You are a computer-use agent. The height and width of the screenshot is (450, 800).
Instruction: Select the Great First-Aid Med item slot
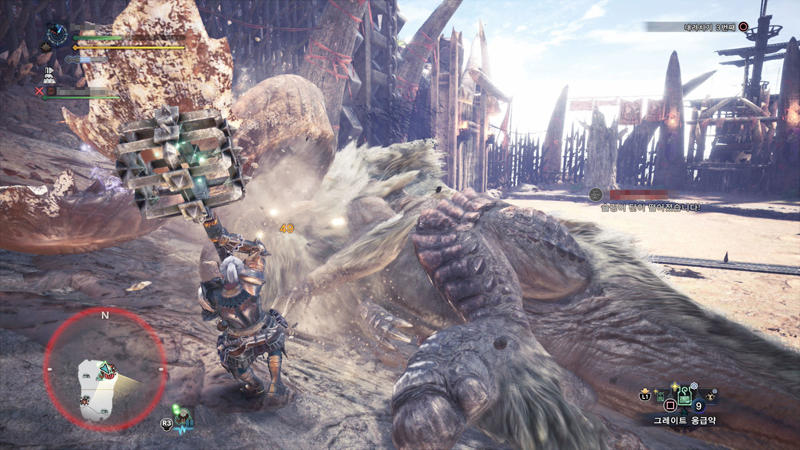tap(684, 398)
